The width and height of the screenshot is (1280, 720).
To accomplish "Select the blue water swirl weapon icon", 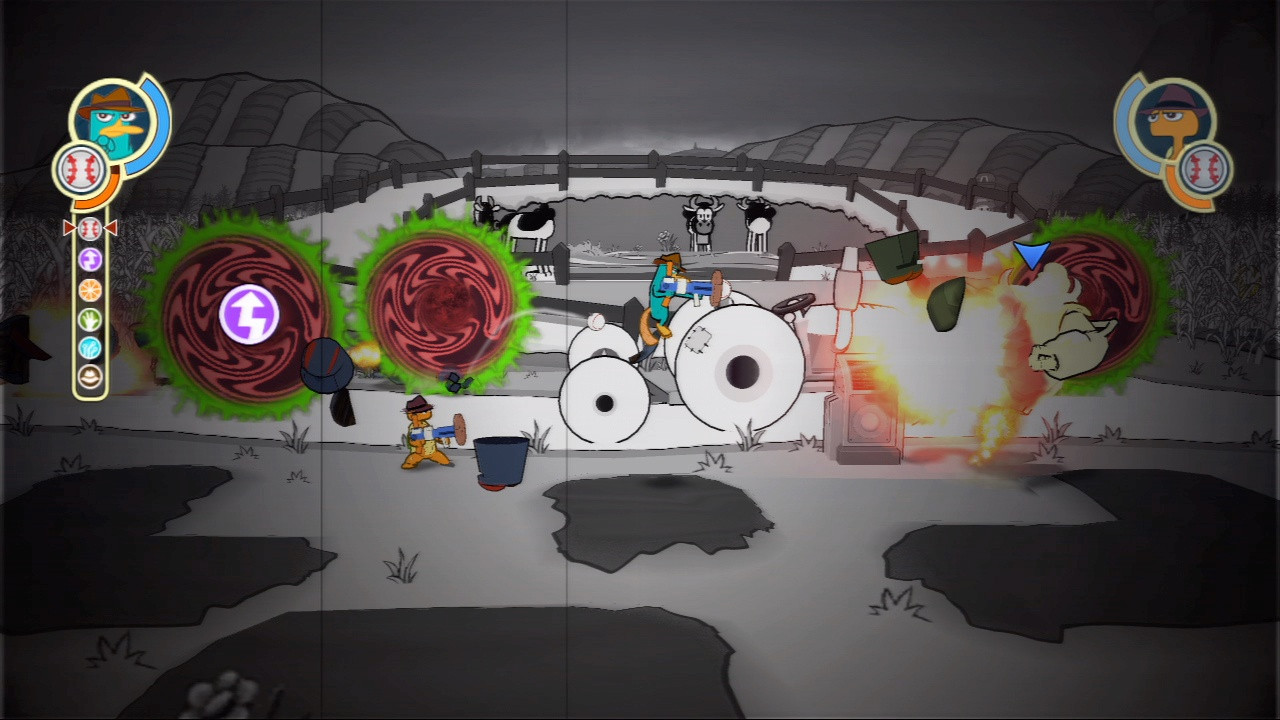I will [x=88, y=348].
